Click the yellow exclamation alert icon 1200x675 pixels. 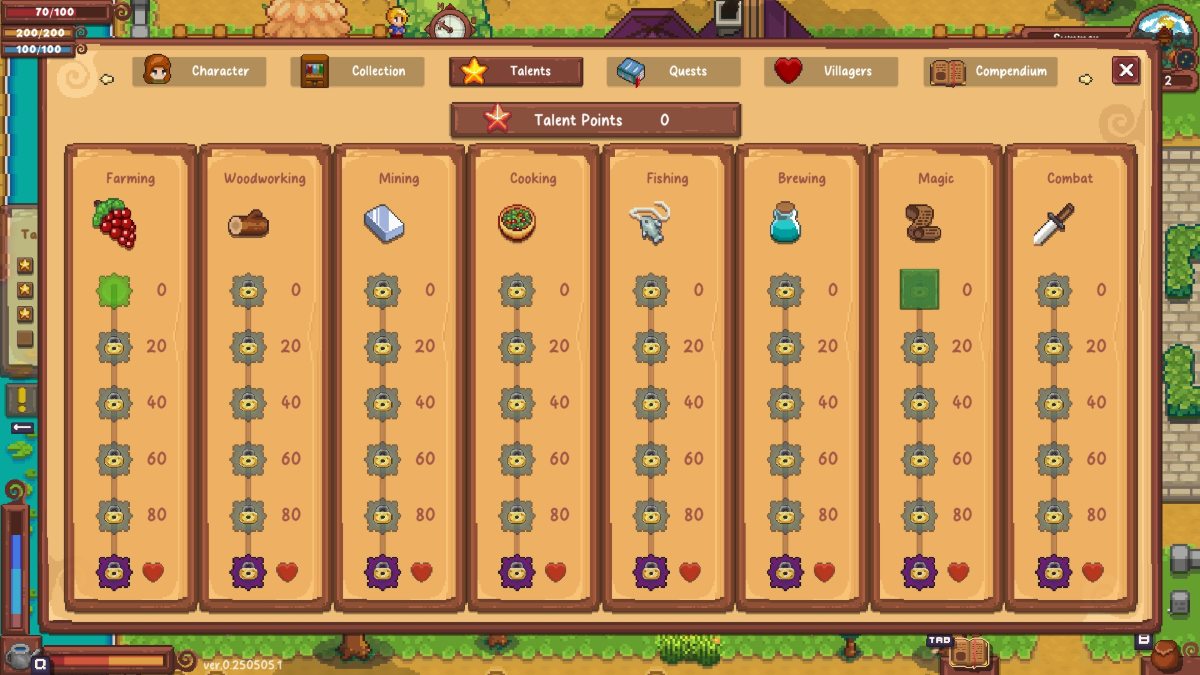point(22,400)
